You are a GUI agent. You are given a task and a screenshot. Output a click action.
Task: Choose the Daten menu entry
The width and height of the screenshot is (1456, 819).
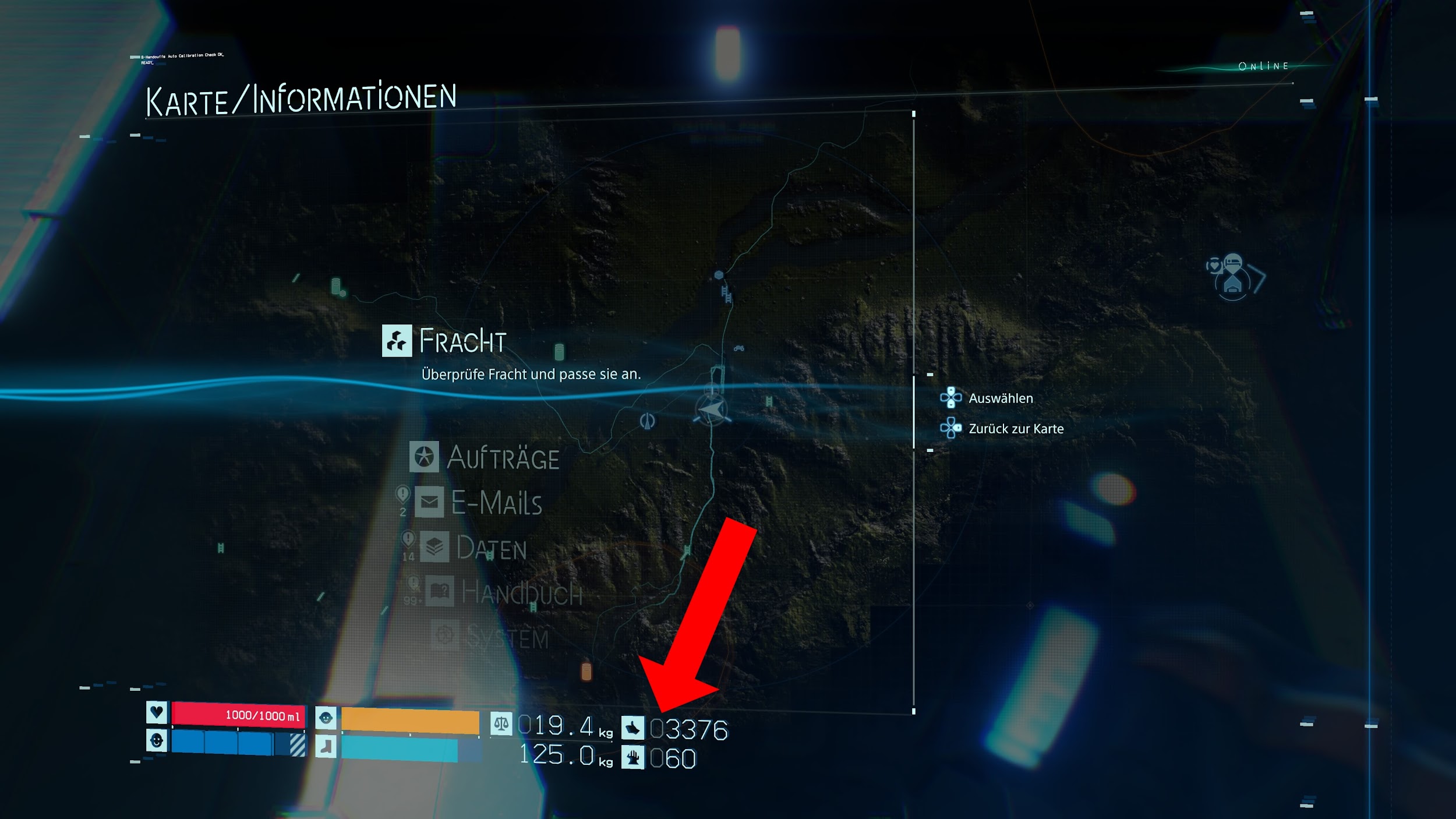[x=474, y=548]
